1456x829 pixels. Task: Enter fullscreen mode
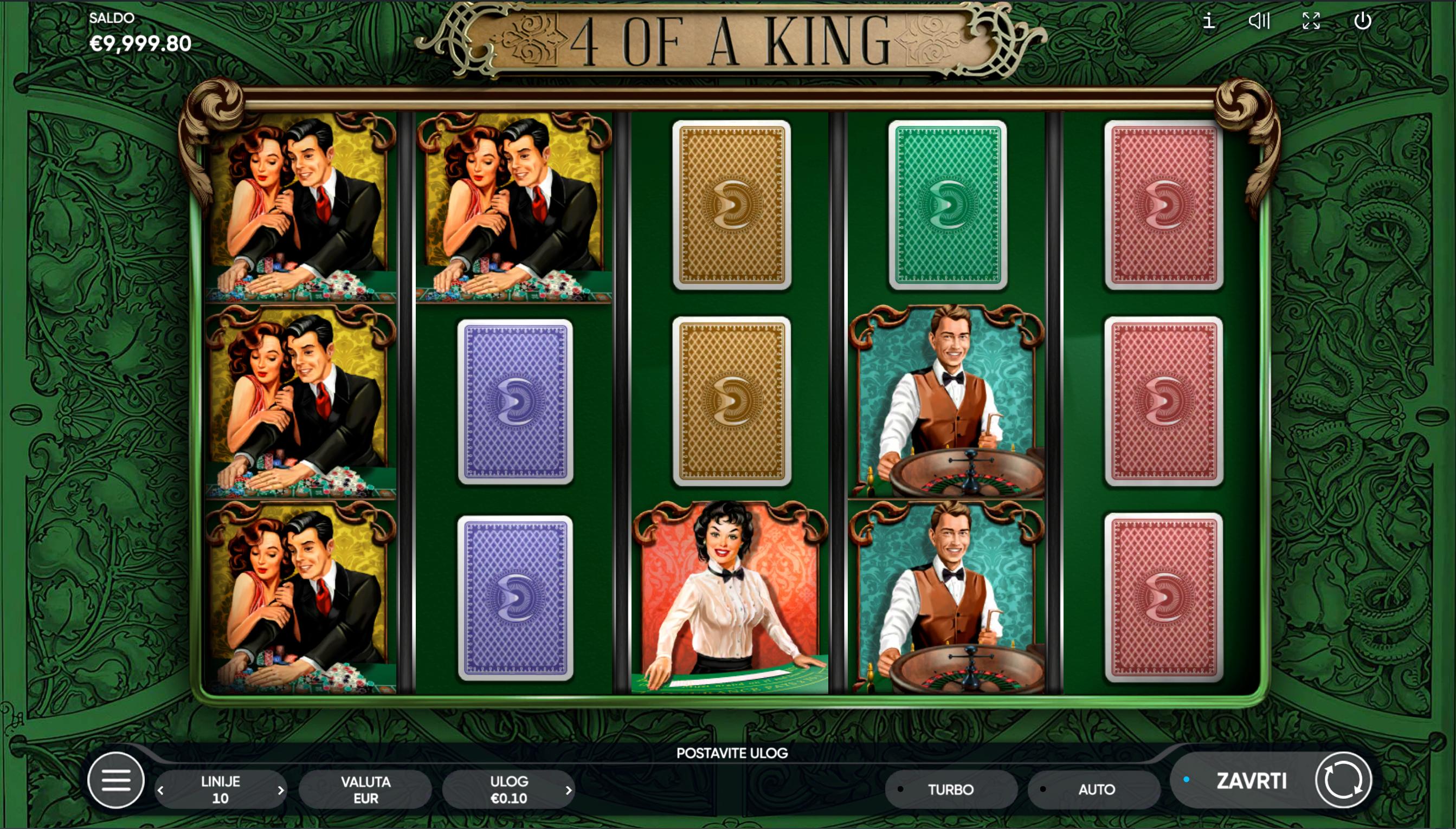[1311, 22]
